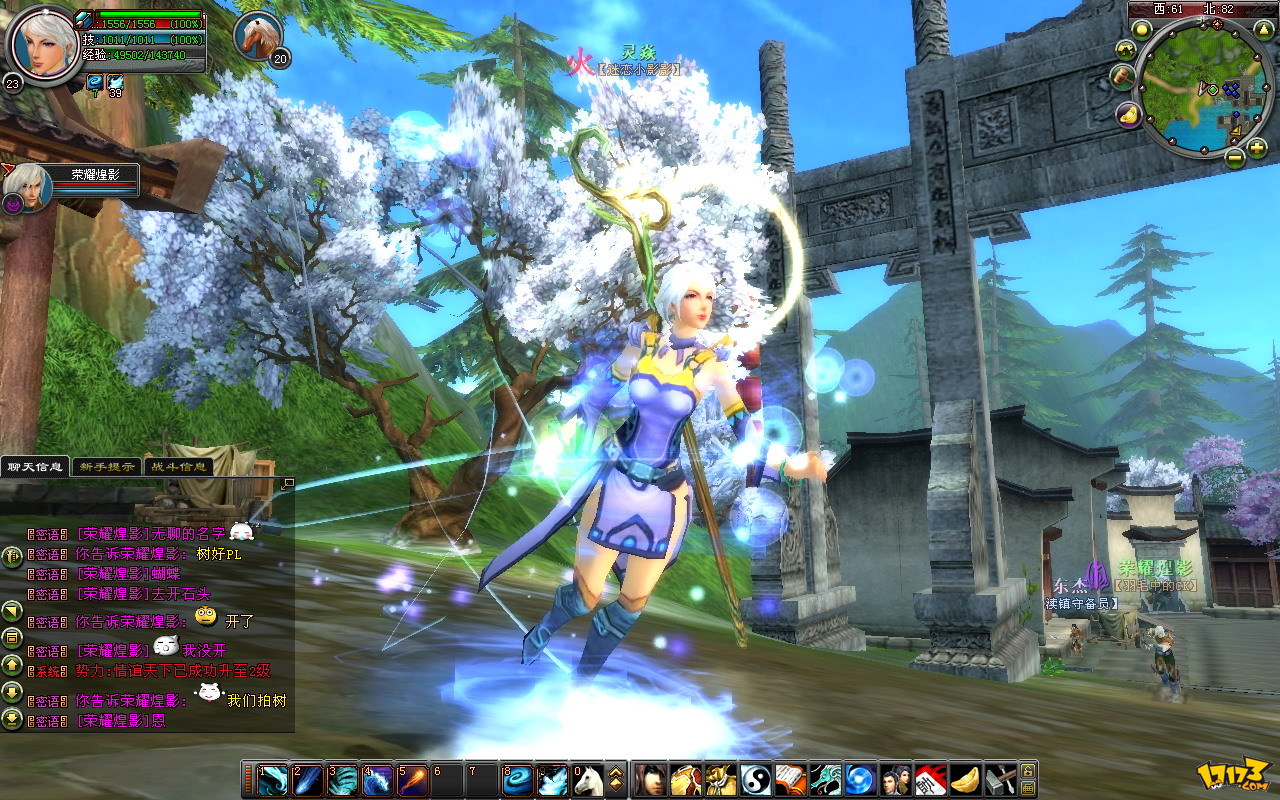Cast the blue swirl skill in slot 8

point(517,779)
